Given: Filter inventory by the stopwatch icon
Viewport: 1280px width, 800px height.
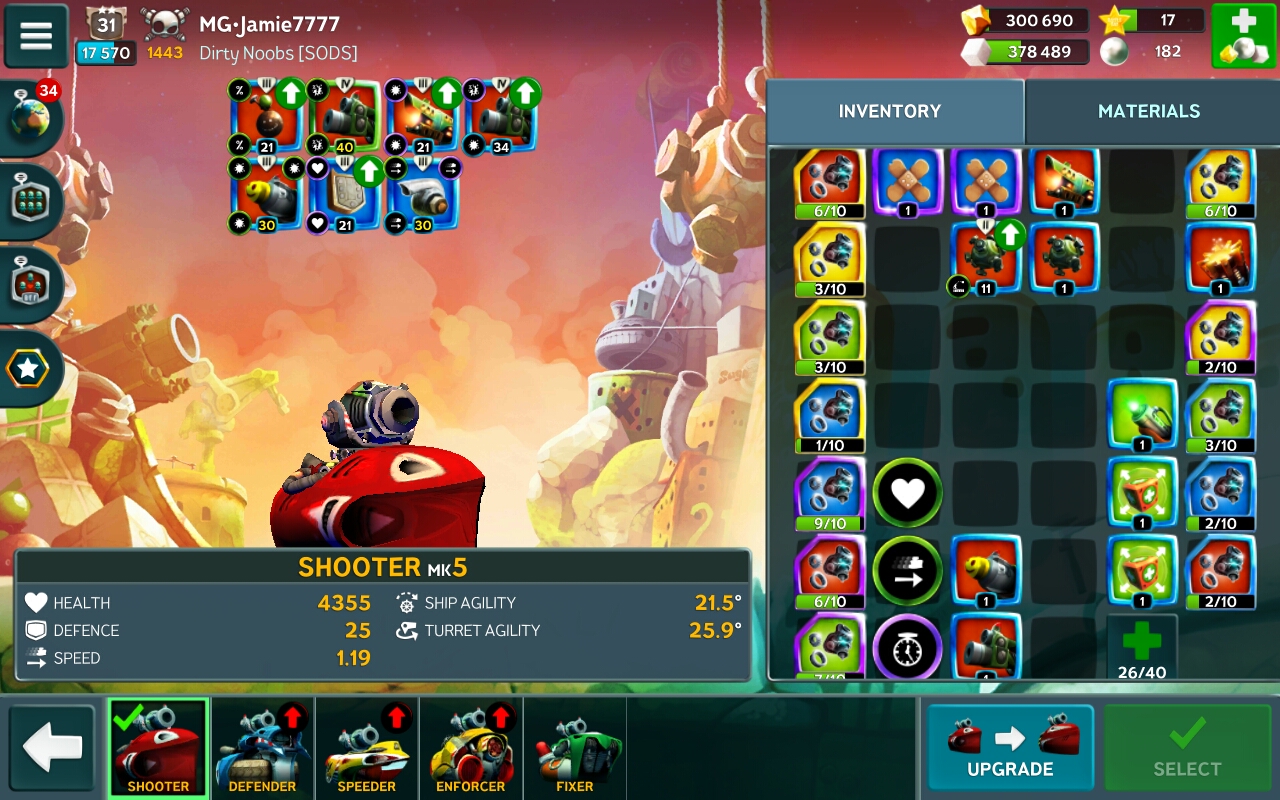Looking at the screenshot, I should coord(907,648).
